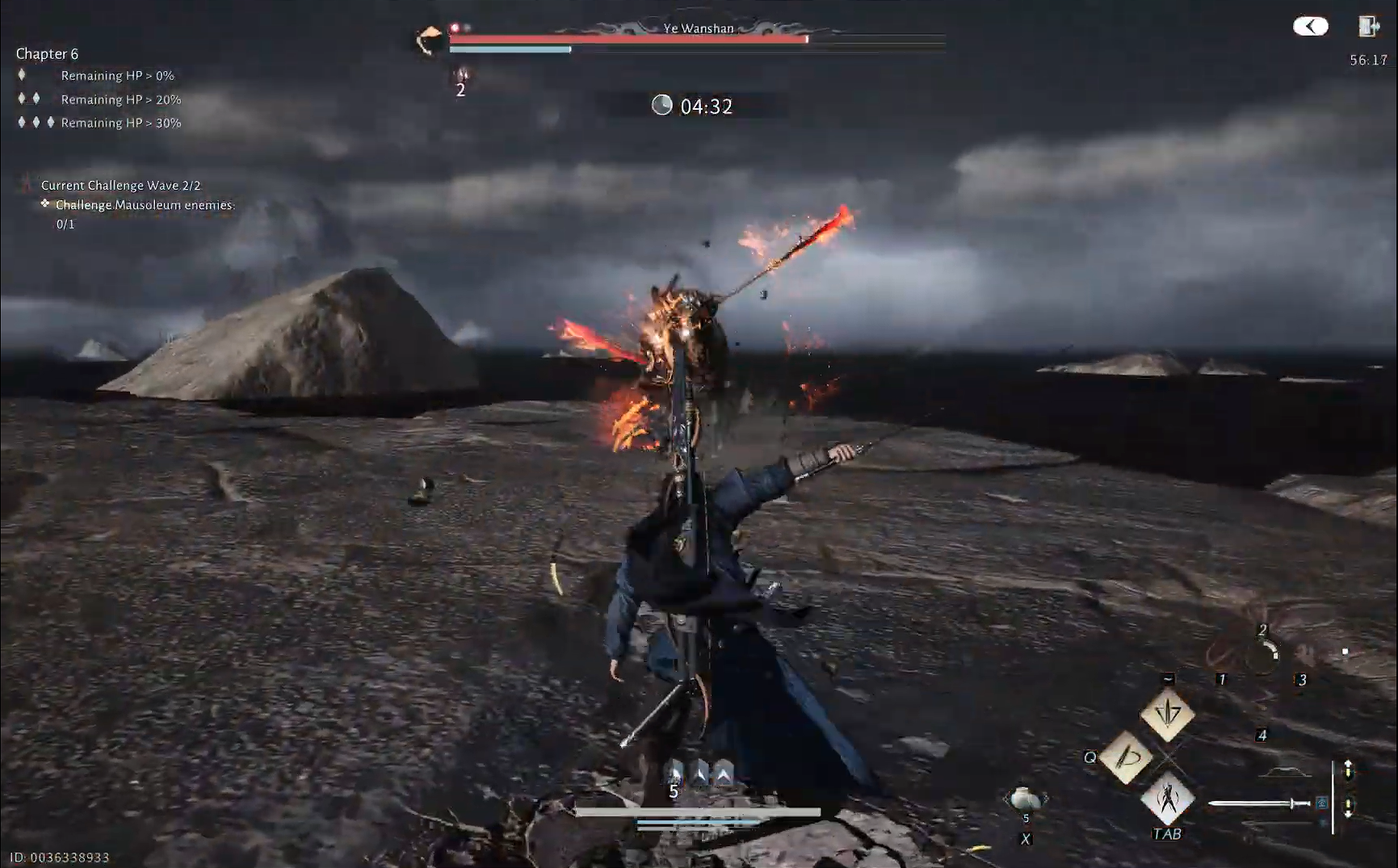Click the top diamond sword skill icon
Image resolution: width=1398 pixels, height=868 pixels.
click(x=1166, y=715)
